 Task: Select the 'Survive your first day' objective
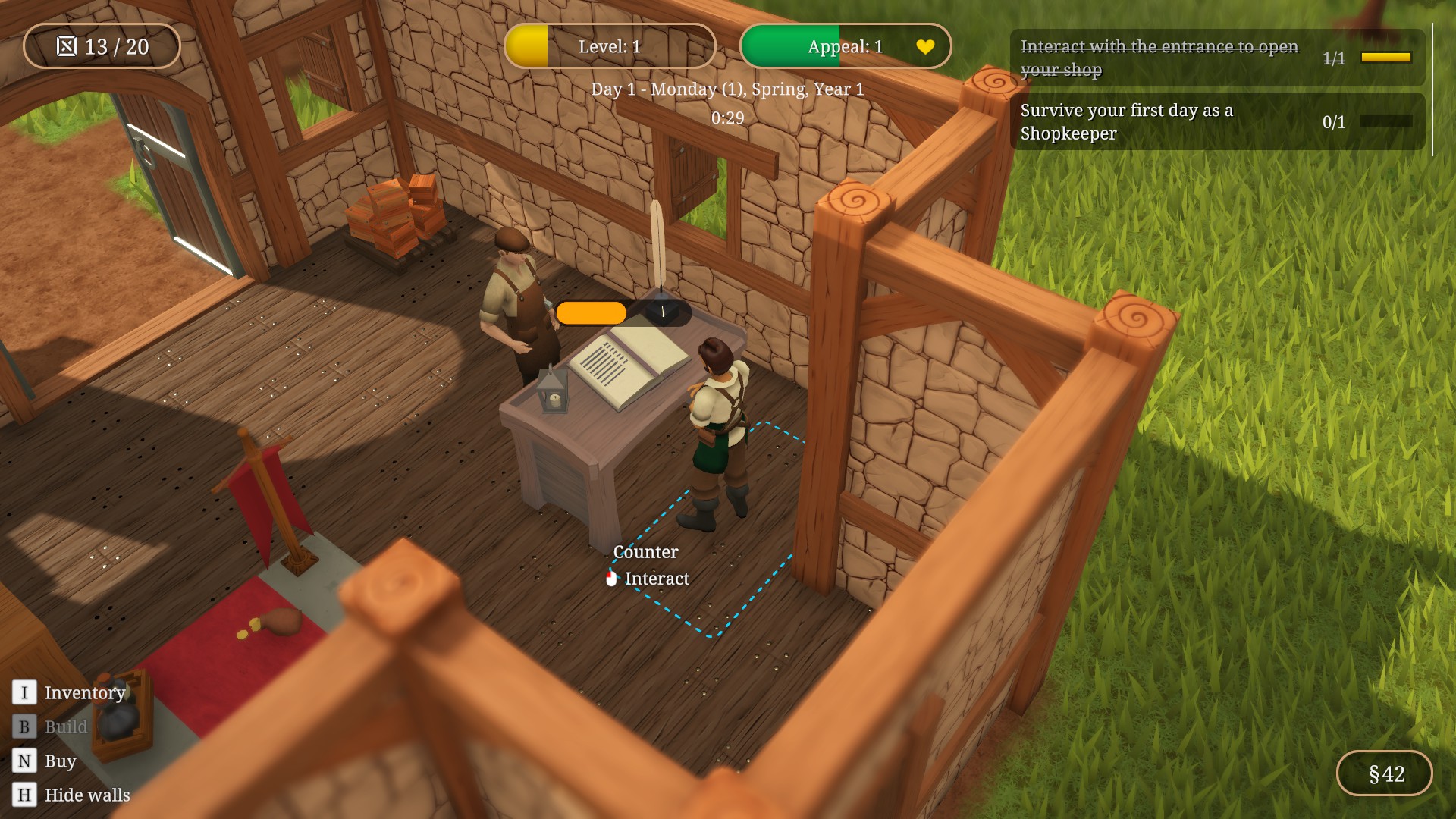click(1216, 122)
